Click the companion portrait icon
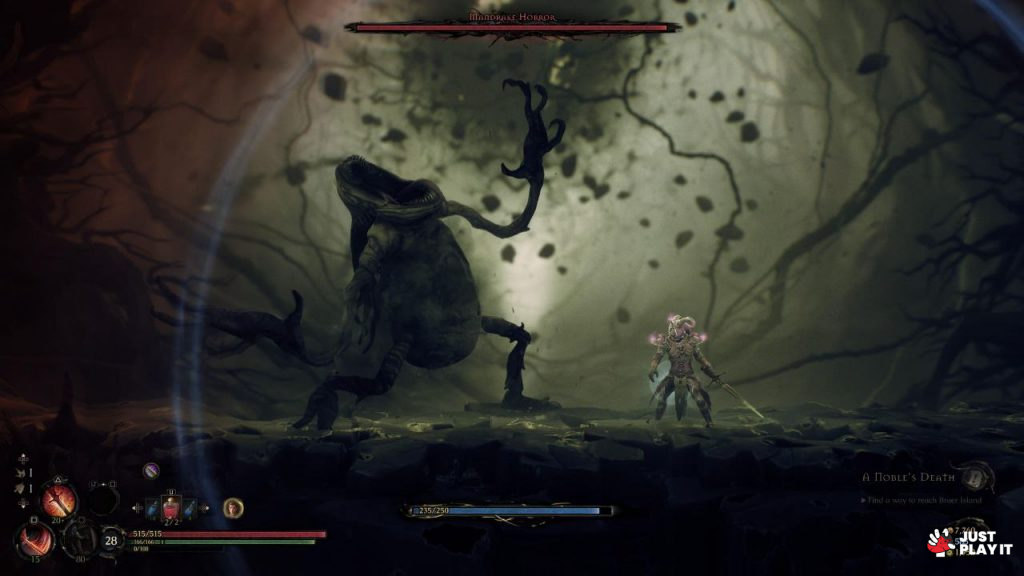Image resolution: width=1024 pixels, height=576 pixels. click(233, 508)
